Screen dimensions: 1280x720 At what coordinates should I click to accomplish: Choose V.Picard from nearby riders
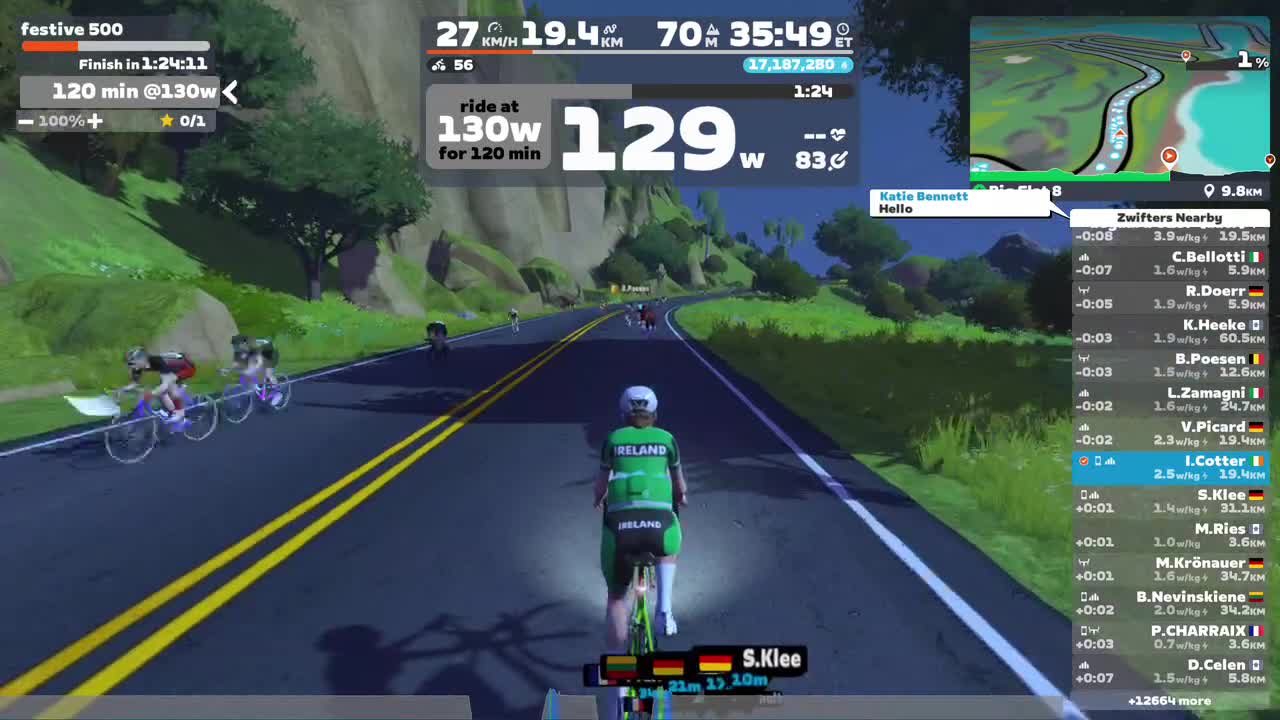pyautogui.click(x=1169, y=434)
